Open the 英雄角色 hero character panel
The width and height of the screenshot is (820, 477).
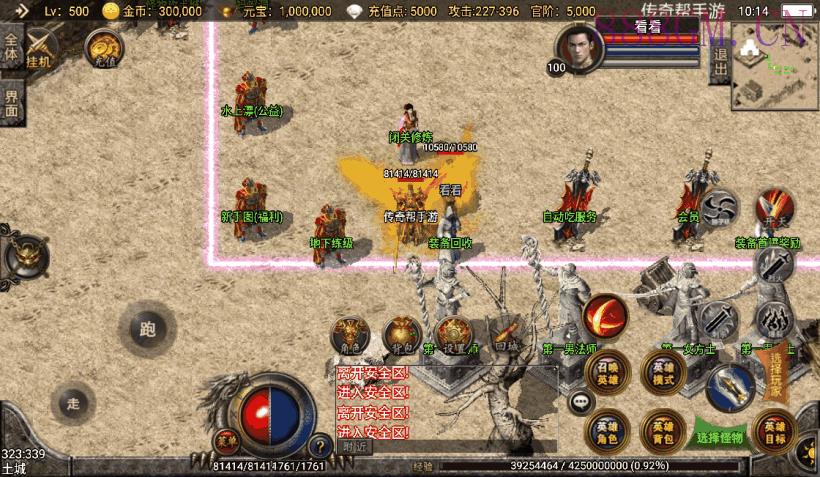[607, 429]
